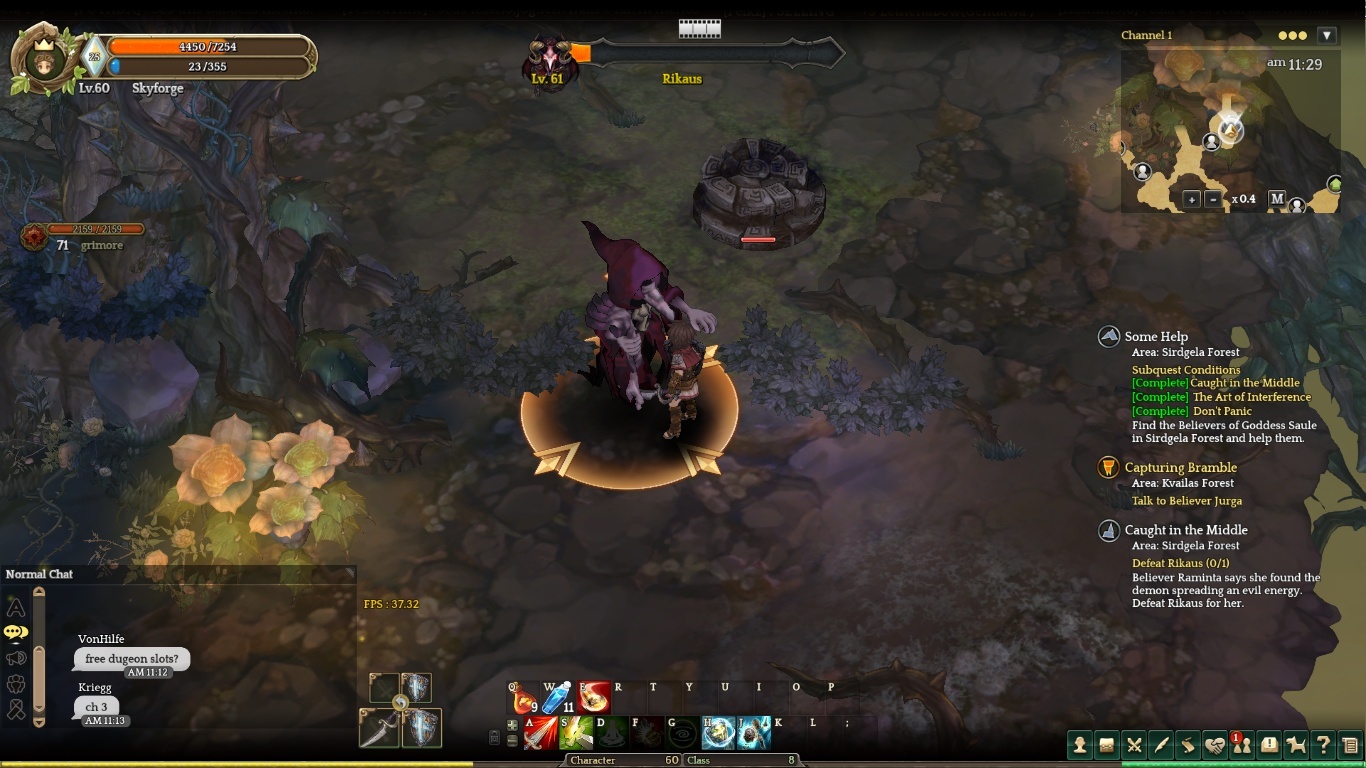Screen dimensions: 1366x768
Task: Switch to the party chat tab
Action: (x=16, y=684)
